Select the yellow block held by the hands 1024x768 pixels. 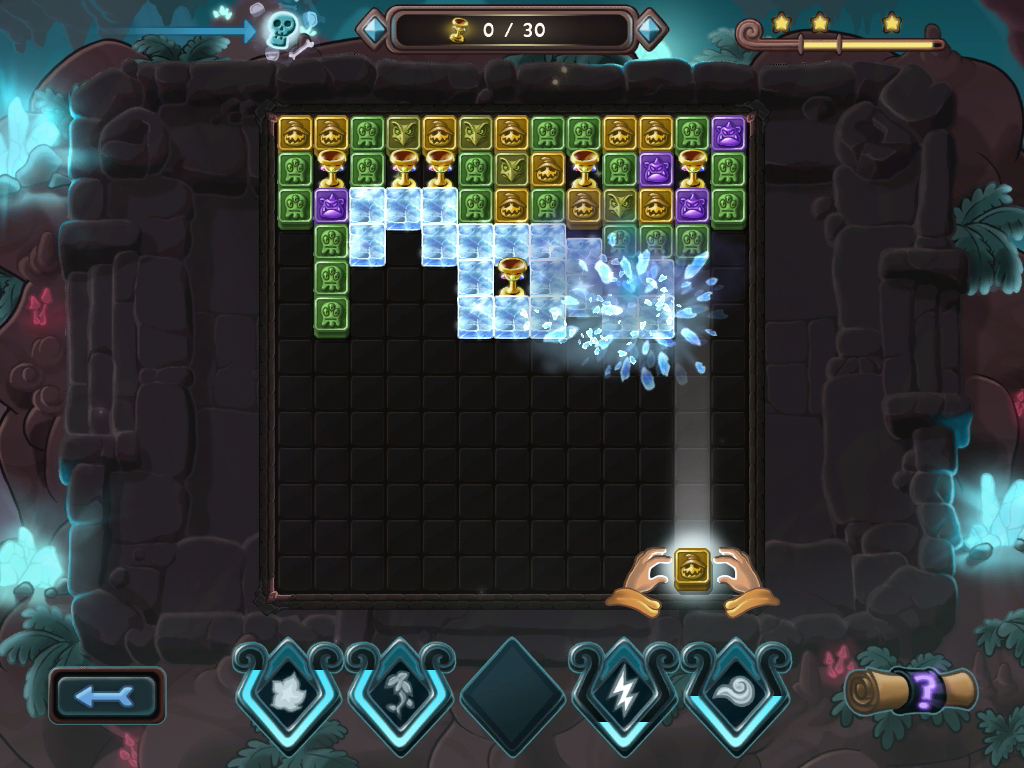(x=692, y=569)
